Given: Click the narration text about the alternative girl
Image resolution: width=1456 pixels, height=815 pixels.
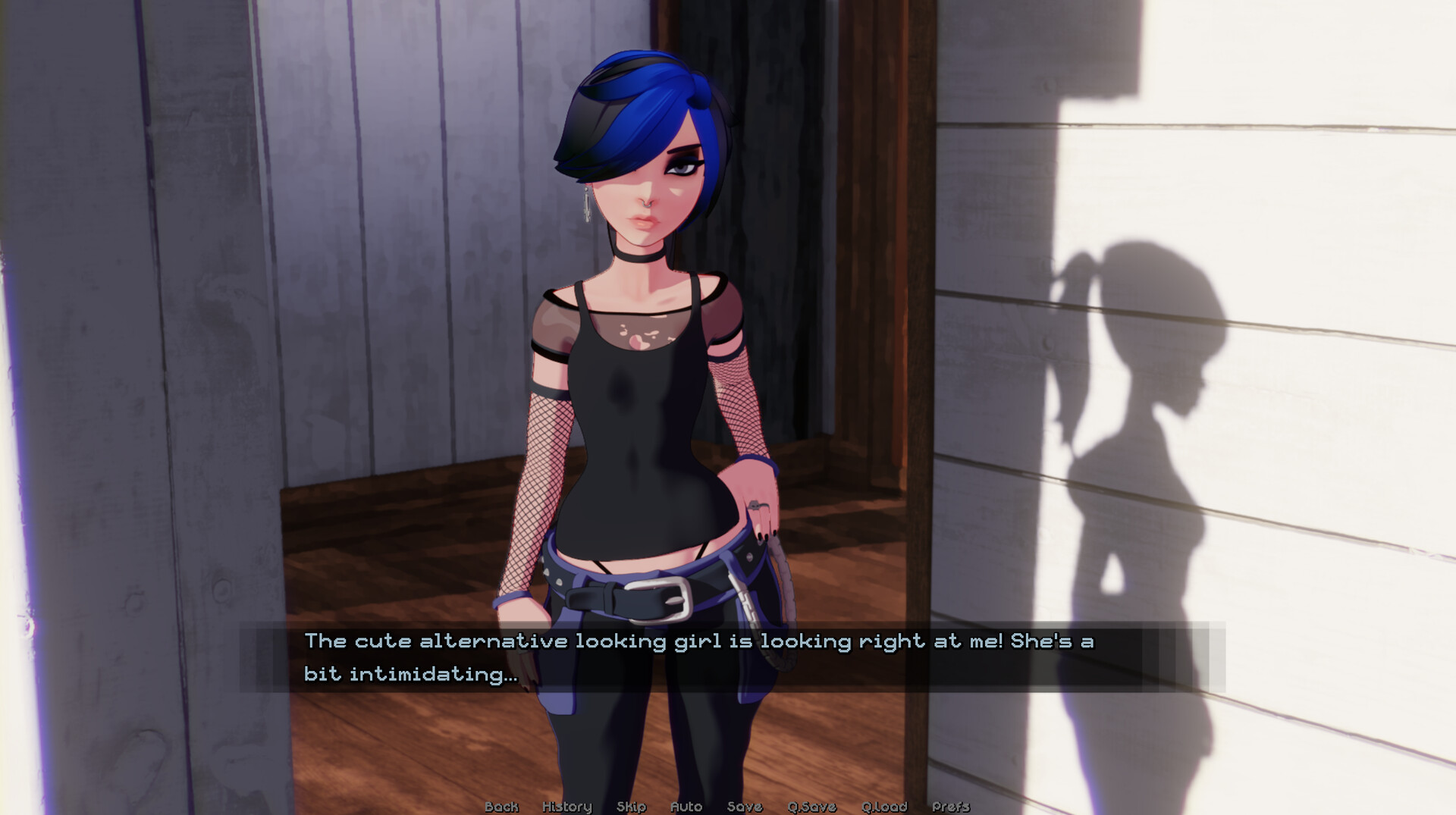Looking at the screenshot, I should (698, 641).
